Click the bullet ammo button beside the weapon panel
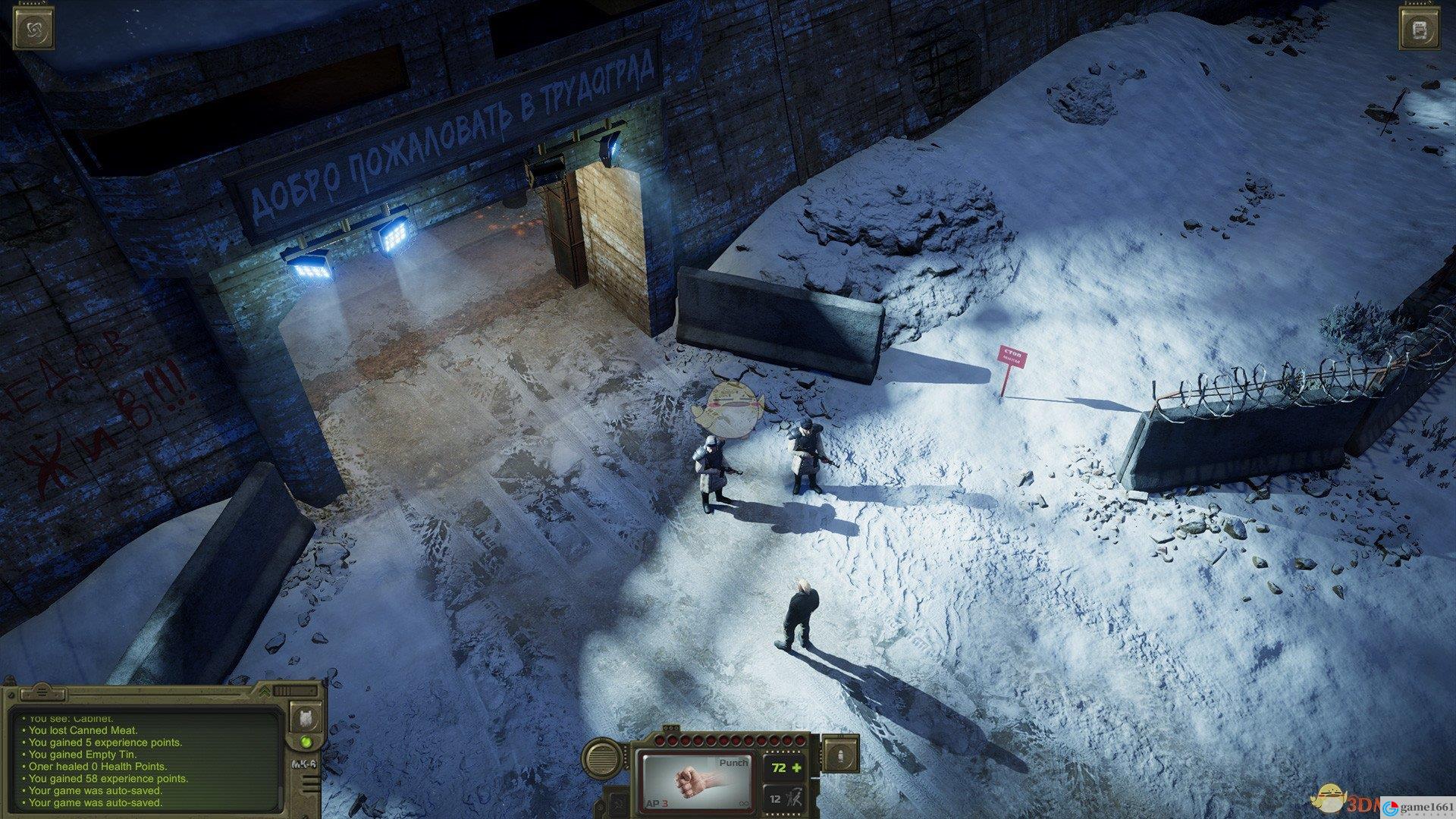Image resolution: width=1456 pixels, height=819 pixels. click(x=842, y=755)
